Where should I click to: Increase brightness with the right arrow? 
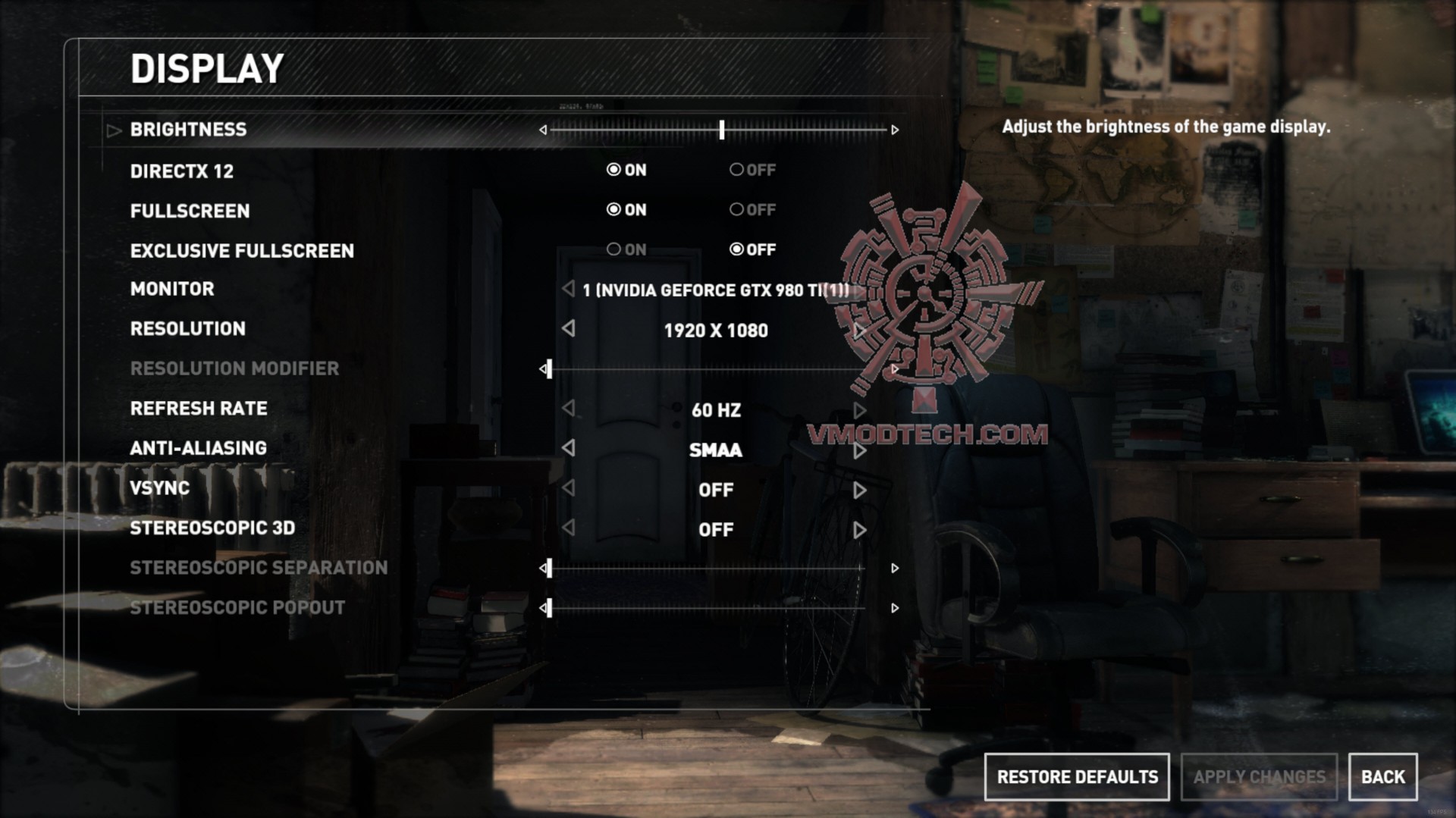click(895, 130)
